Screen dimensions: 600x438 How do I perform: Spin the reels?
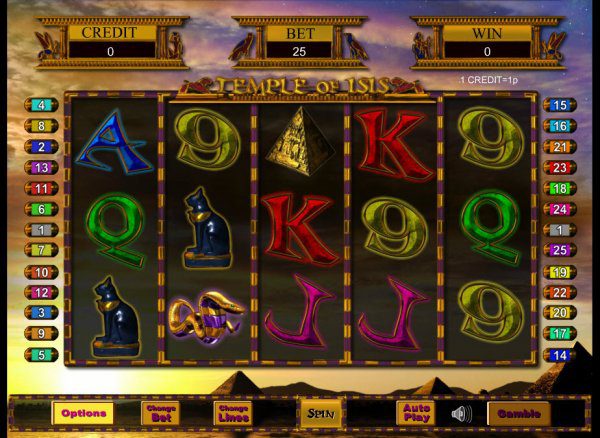tap(320, 412)
